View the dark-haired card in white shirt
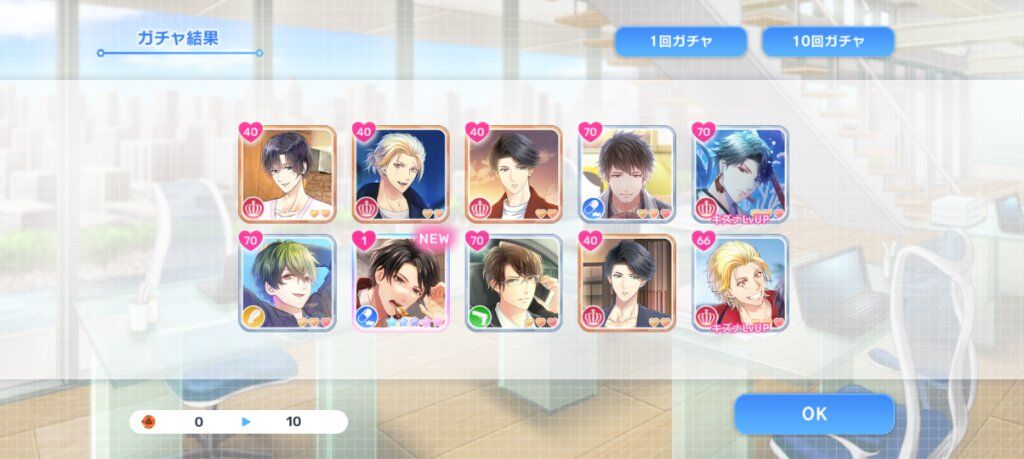 coord(287,174)
